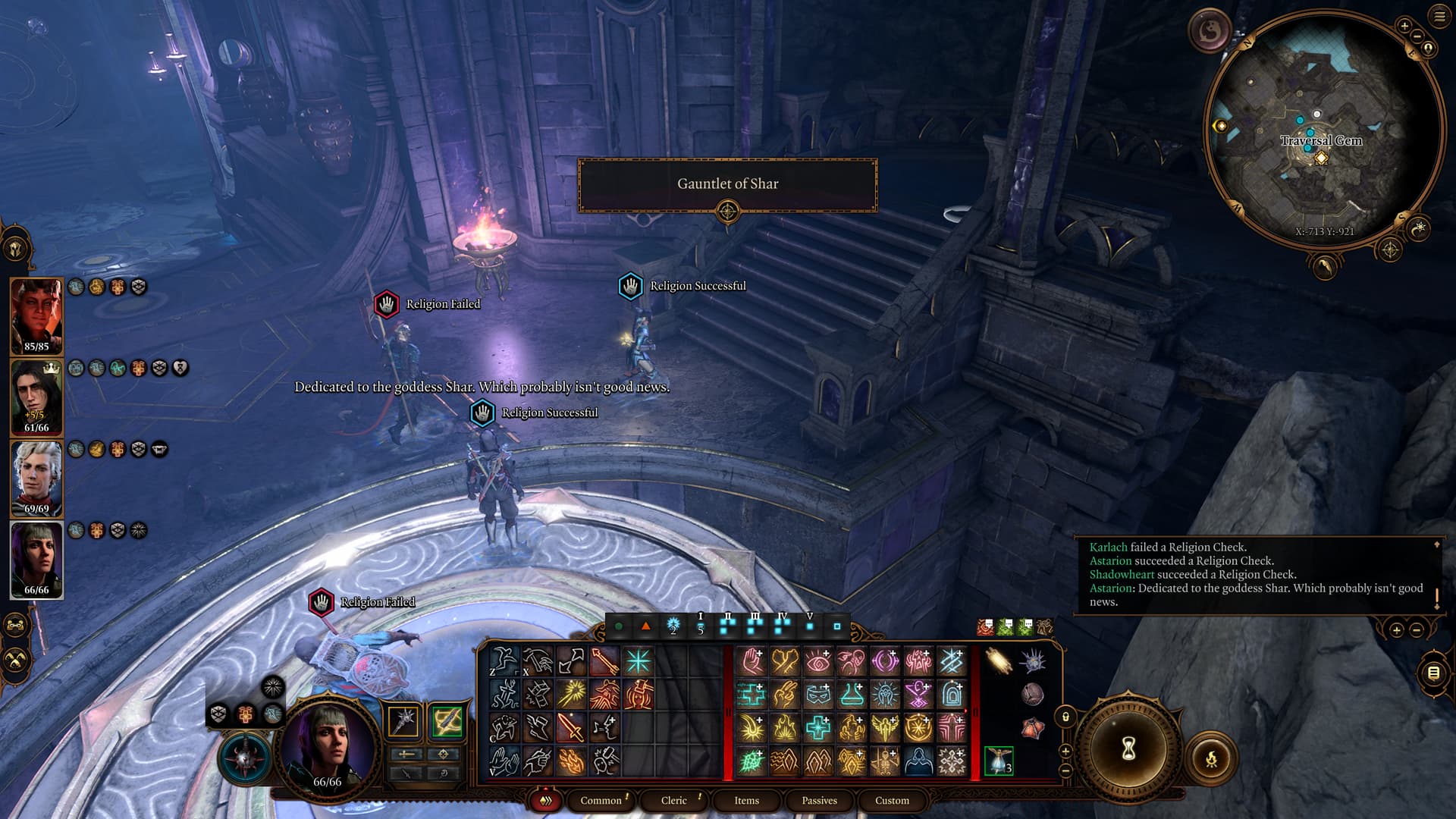The image size is (1456, 819).
Task: Activate the orange sword attack icon
Action: pyautogui.click(x=570, y=728)
